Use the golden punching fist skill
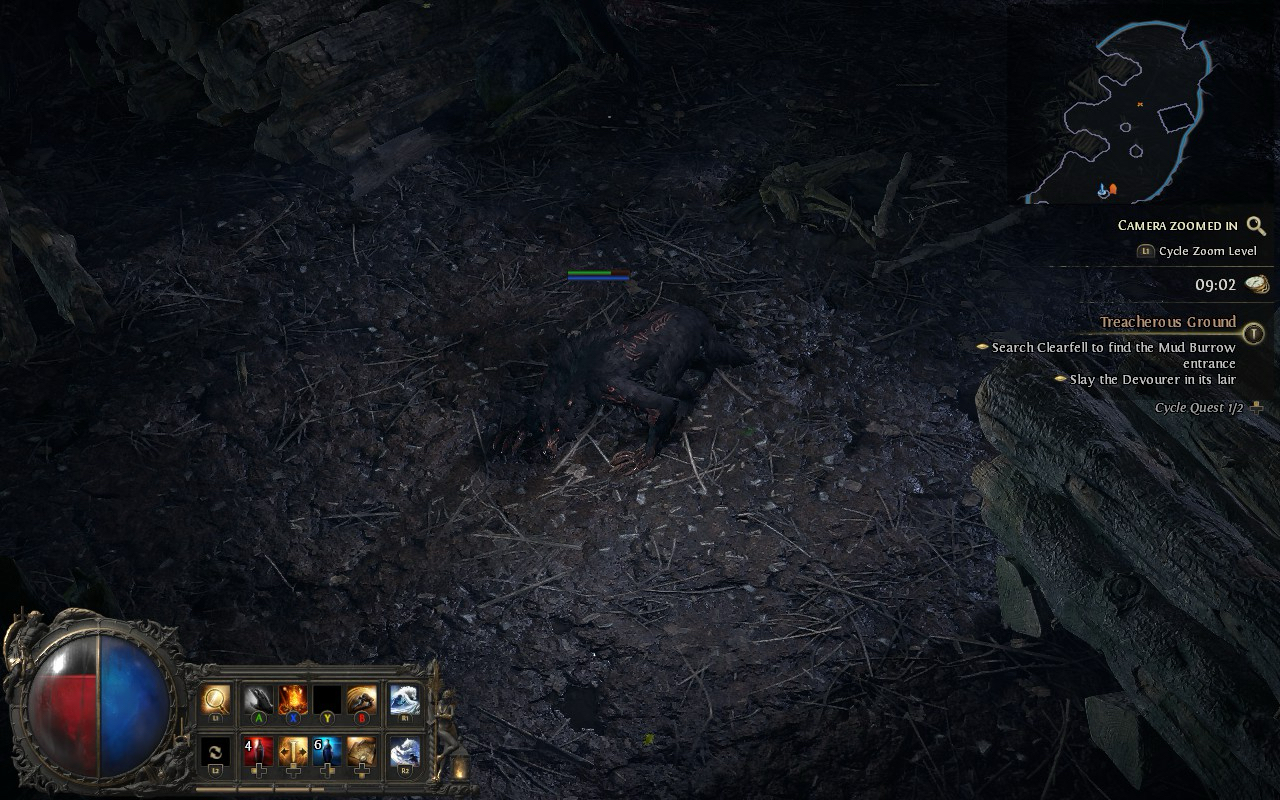This screenshot has height=800, width=1280. pos(362,699)
